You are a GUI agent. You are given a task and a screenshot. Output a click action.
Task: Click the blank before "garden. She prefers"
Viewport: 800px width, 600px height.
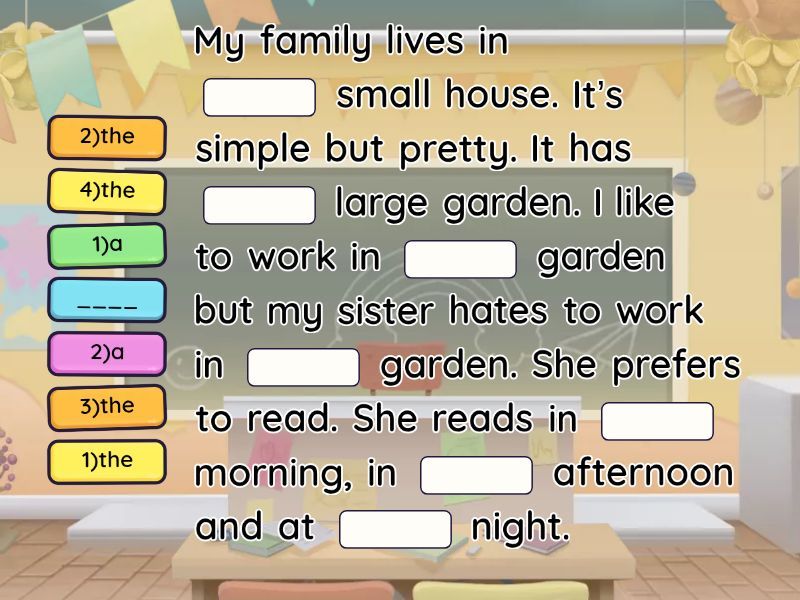click(303, 367)
